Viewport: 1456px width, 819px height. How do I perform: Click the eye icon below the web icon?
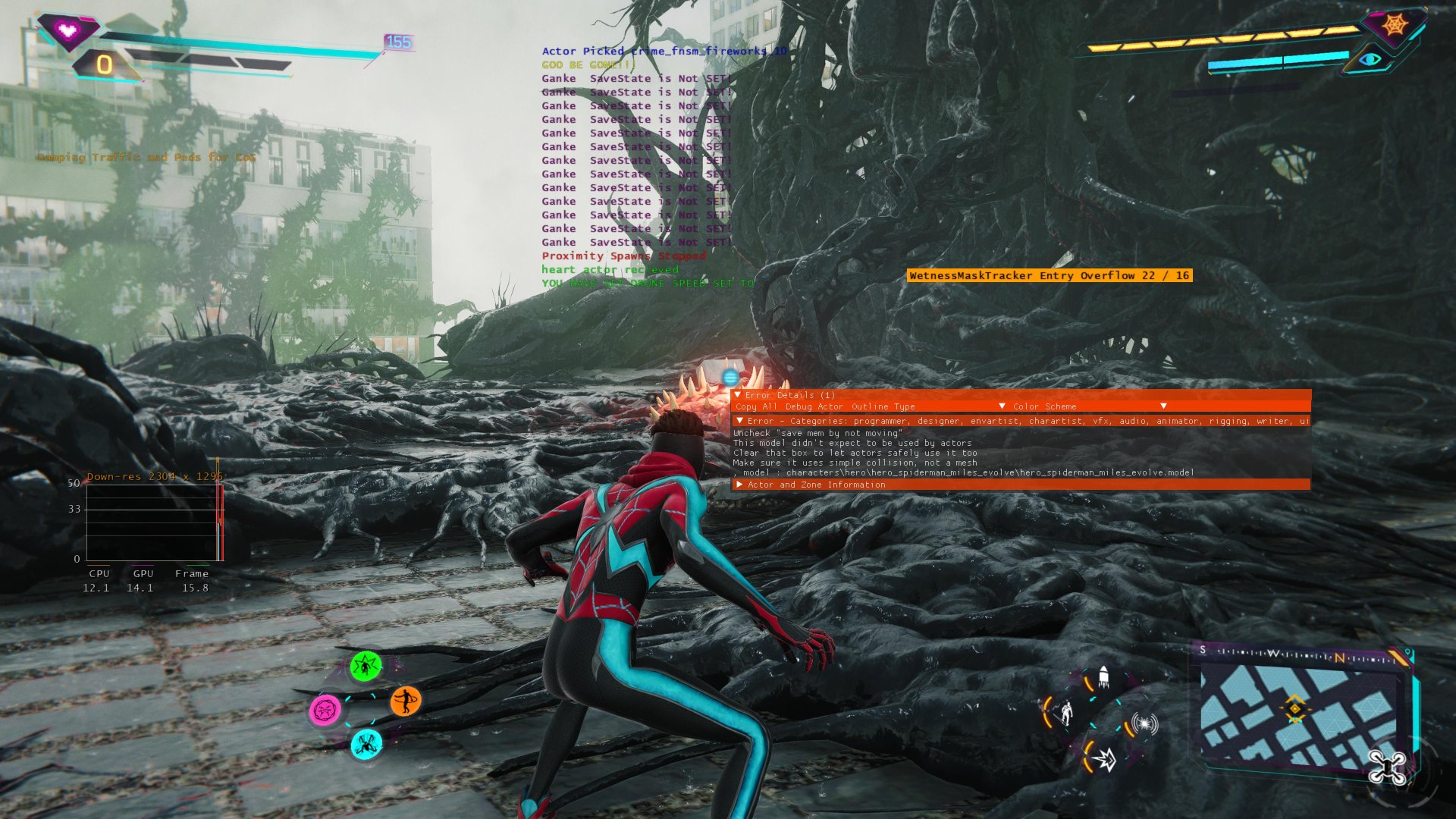tap(1370, 59)
